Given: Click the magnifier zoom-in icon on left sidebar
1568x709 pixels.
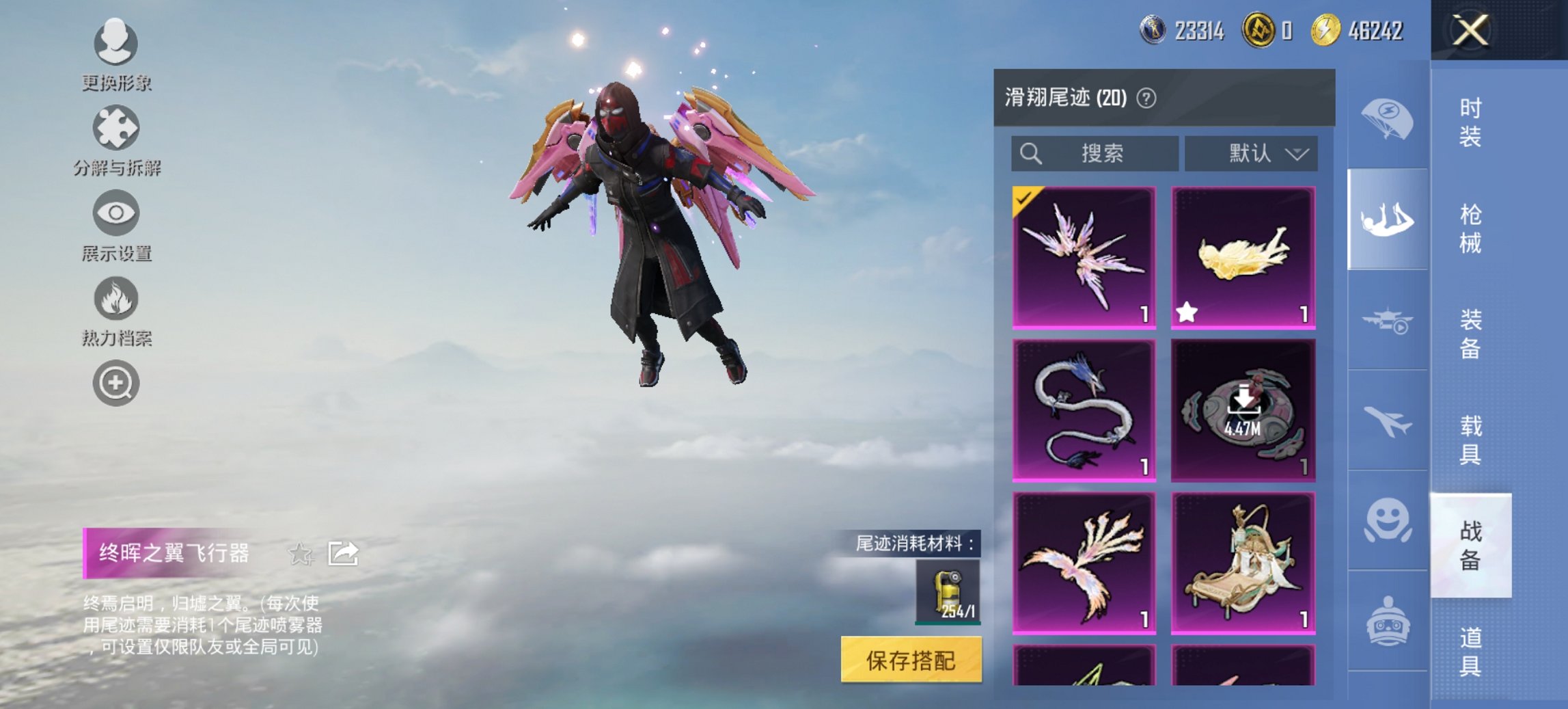Looking at the screenshot, I should click(116, 383).
